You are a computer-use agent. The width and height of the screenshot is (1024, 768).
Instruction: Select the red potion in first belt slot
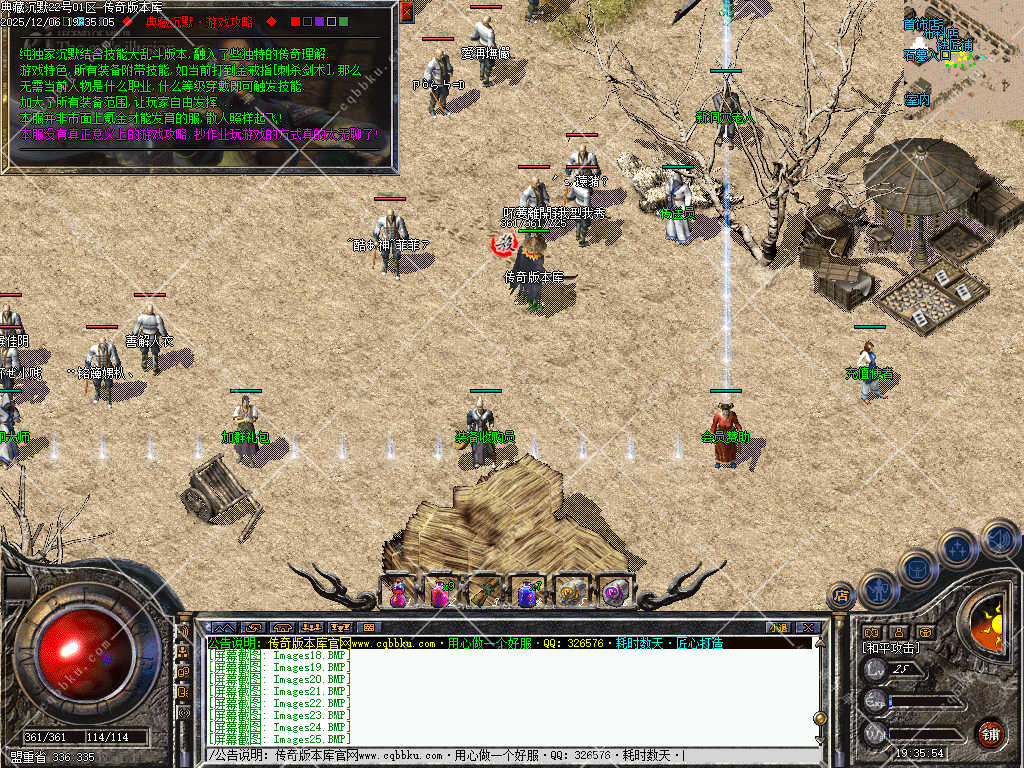click(x=397, y=593)
